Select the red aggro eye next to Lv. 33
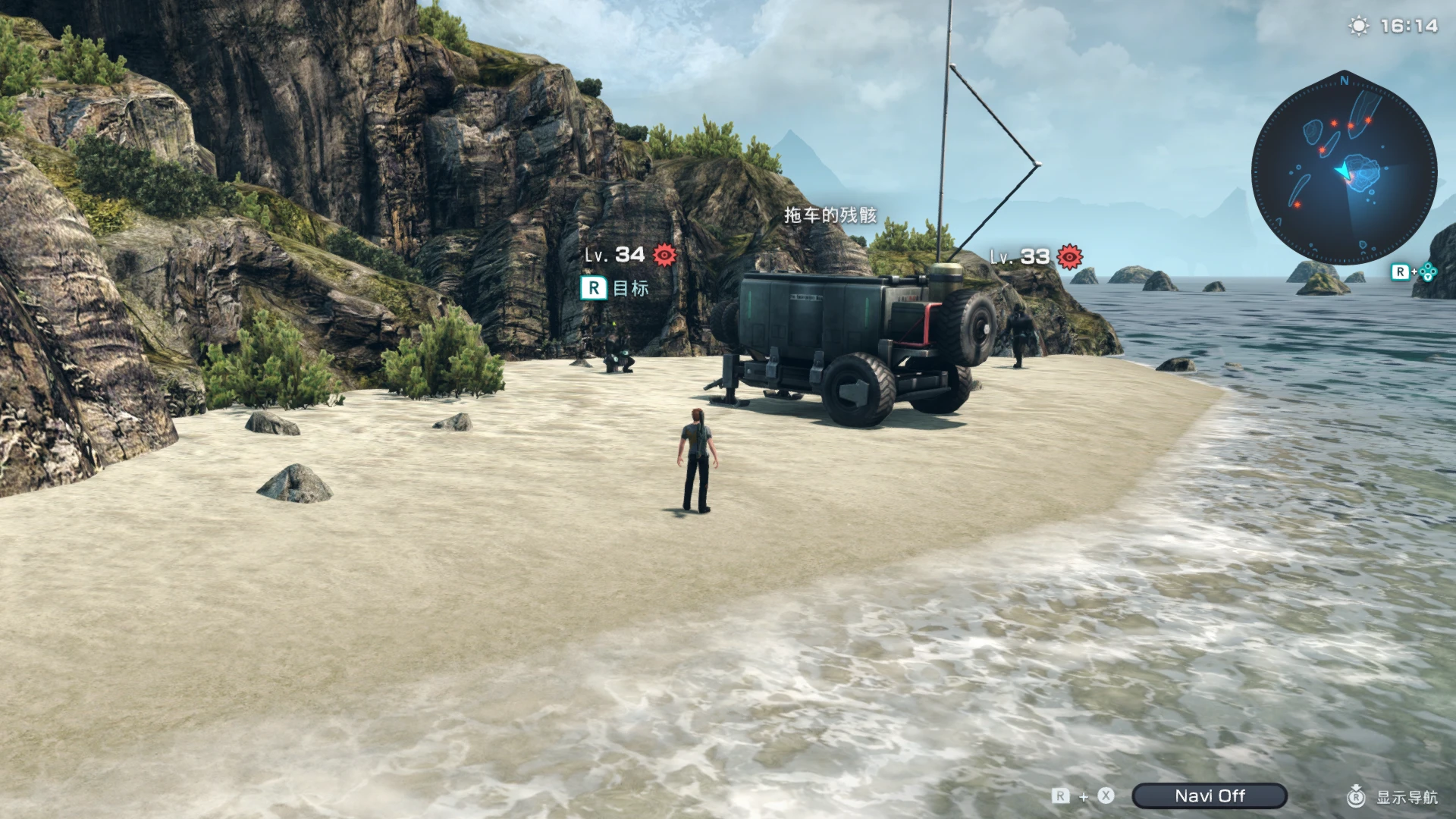Image resolution: width=1456 pixels, height=819 pixels. (x=1068, y=258)
